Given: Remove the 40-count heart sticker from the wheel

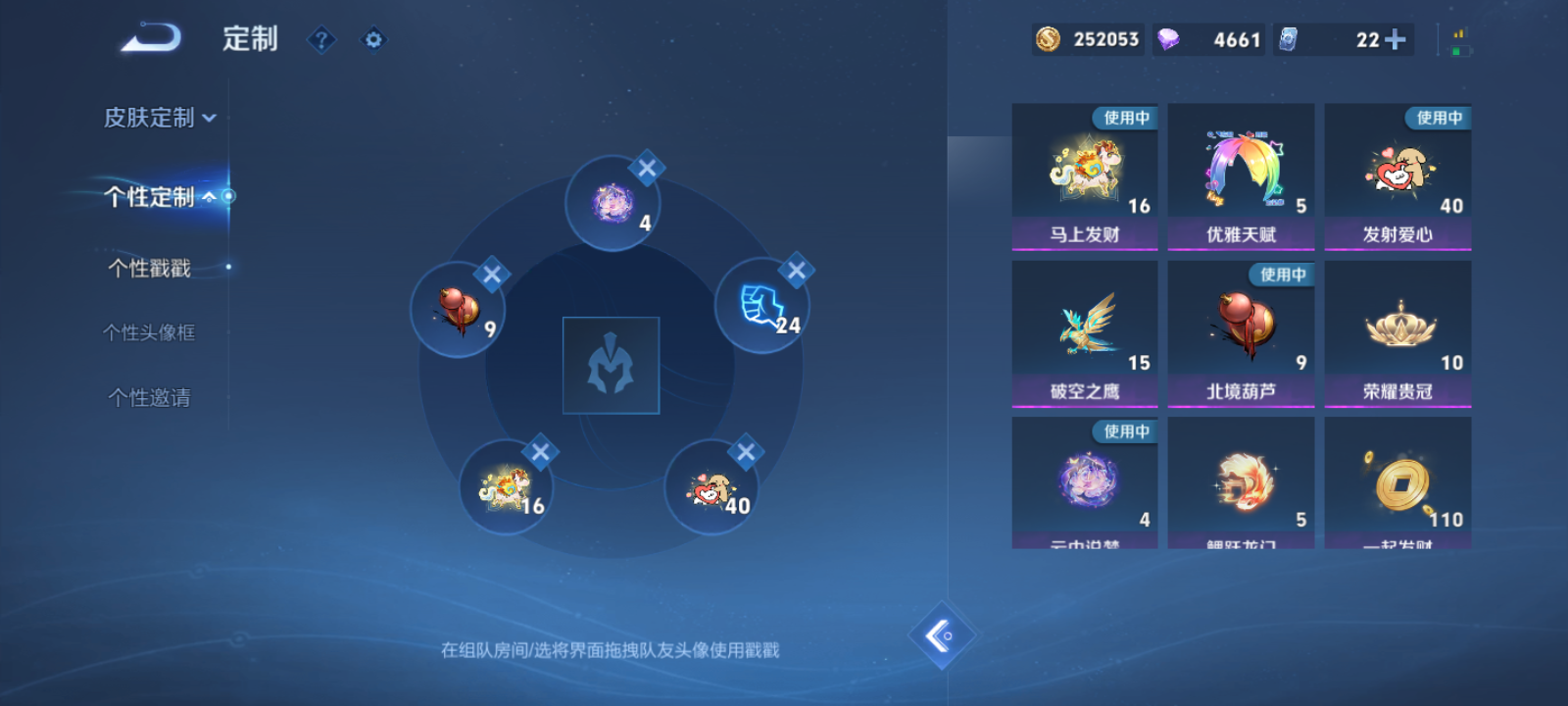Looking at the screenshot, I should pyautogui.click(x=746, y=453).
